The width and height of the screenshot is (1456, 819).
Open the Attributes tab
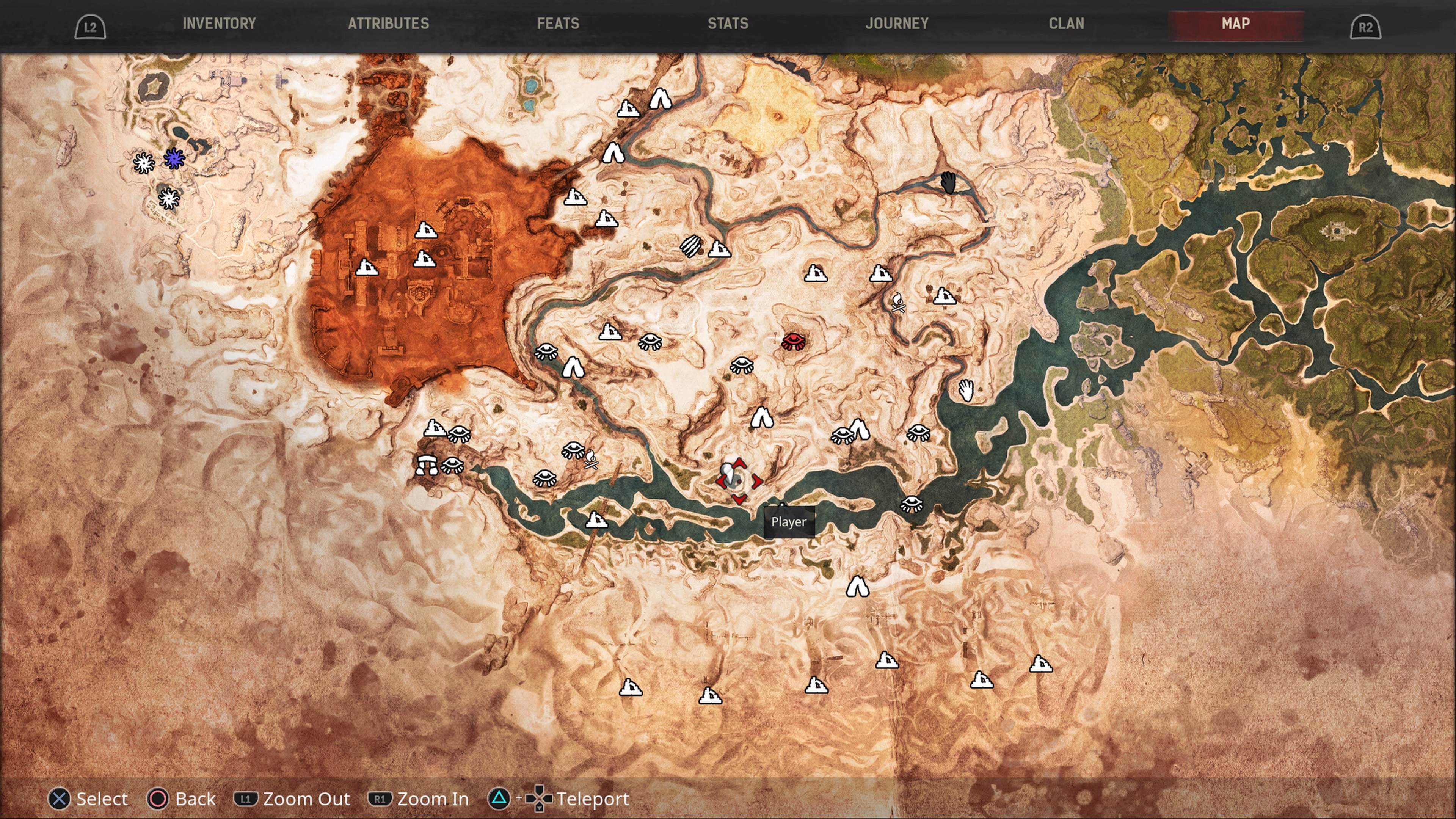coord(388,24)
